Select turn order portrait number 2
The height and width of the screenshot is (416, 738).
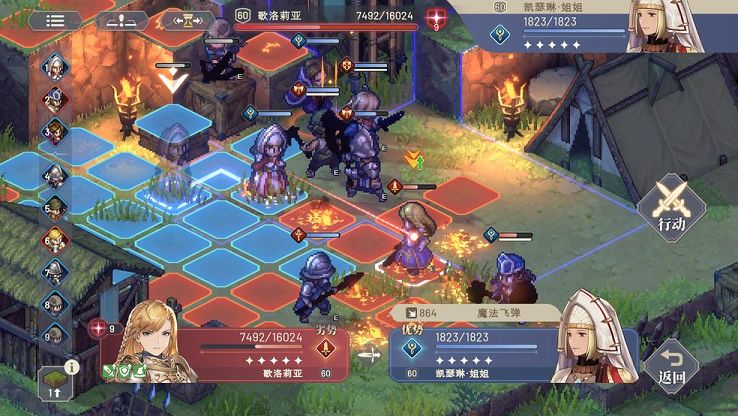click(55, 98)
